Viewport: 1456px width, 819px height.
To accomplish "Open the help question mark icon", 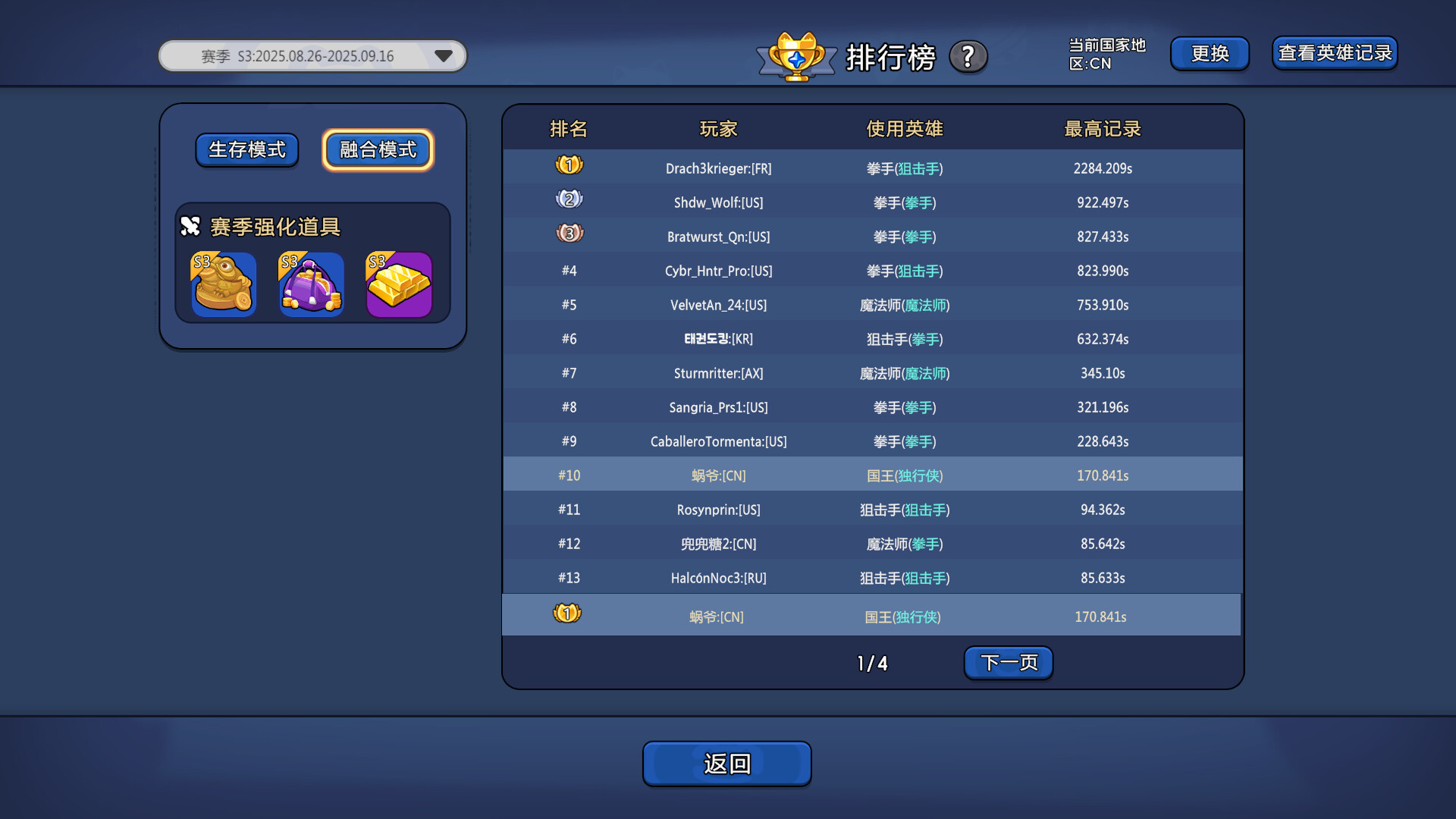I will coord(968,56).
